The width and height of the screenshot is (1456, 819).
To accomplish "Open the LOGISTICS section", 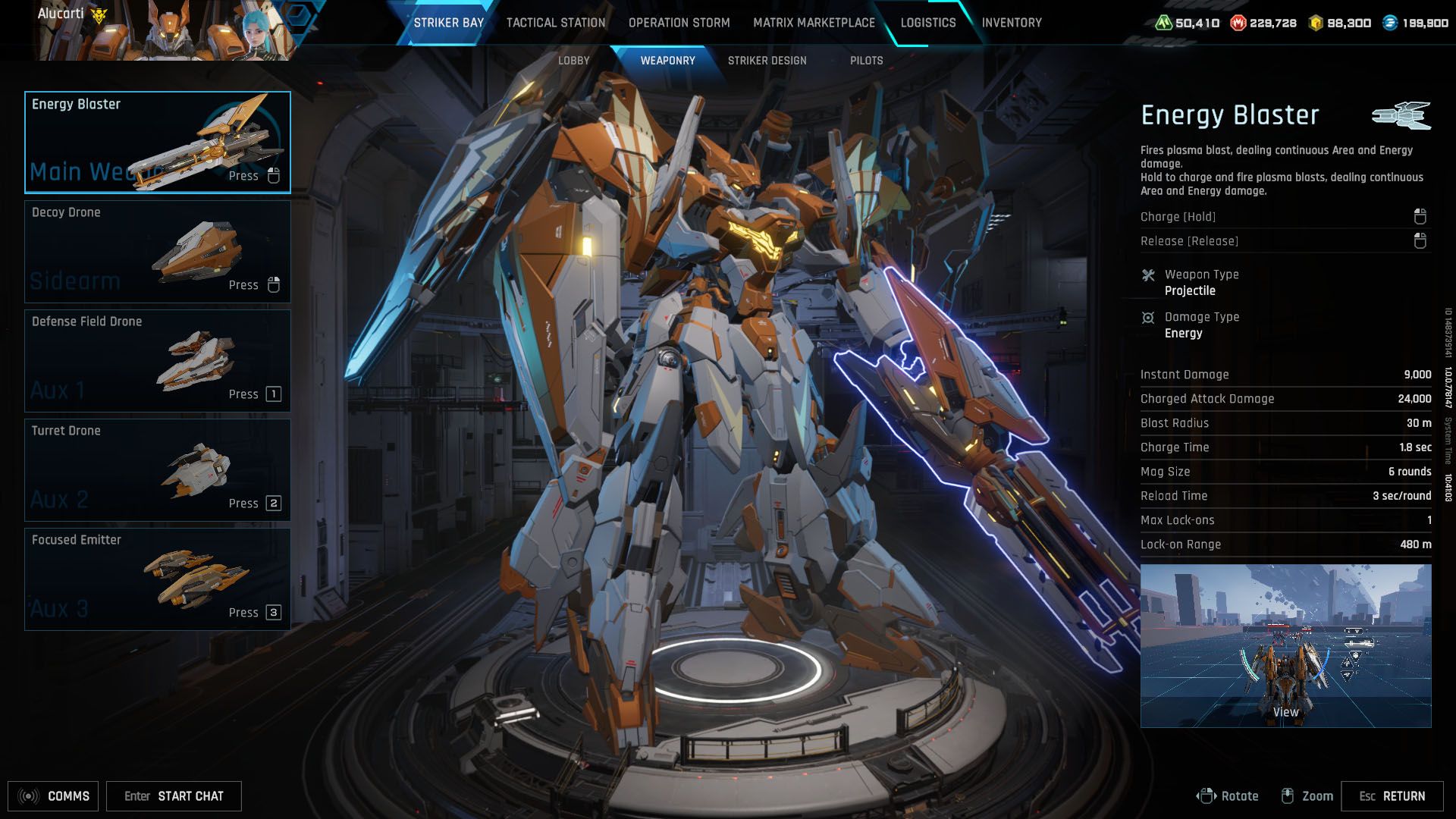I will (927, 22).
